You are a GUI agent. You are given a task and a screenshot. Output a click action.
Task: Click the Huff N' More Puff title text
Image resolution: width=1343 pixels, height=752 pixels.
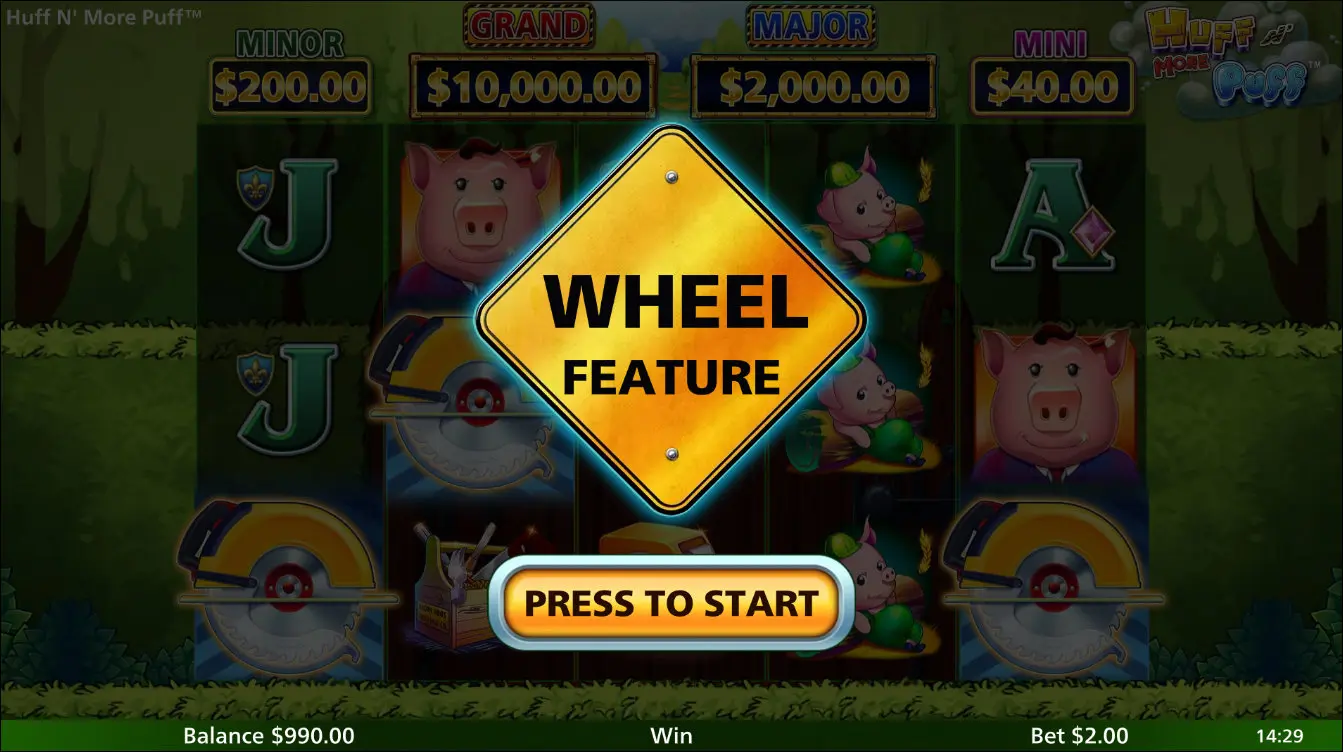105,16
